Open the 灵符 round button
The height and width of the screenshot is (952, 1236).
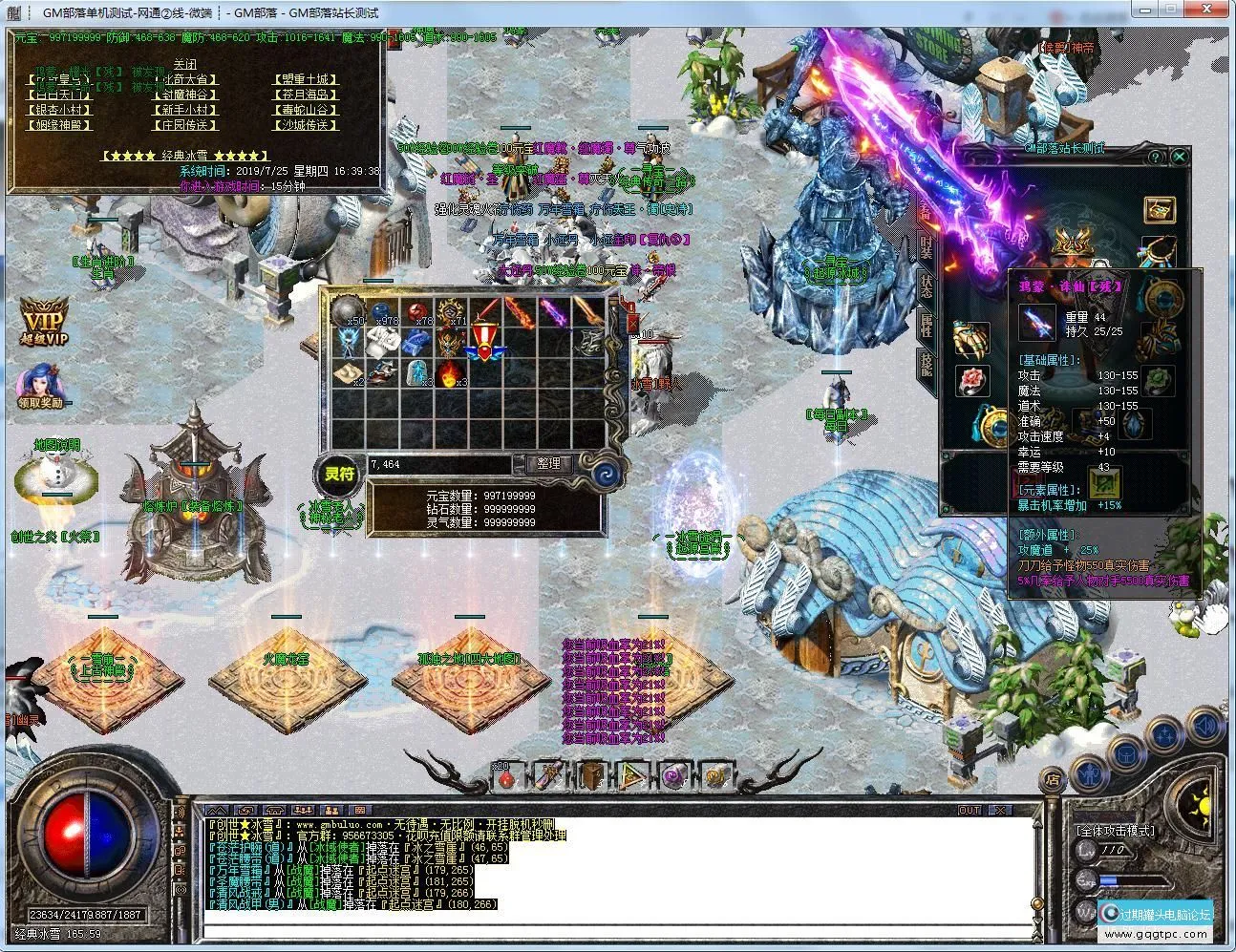point(338,474)
